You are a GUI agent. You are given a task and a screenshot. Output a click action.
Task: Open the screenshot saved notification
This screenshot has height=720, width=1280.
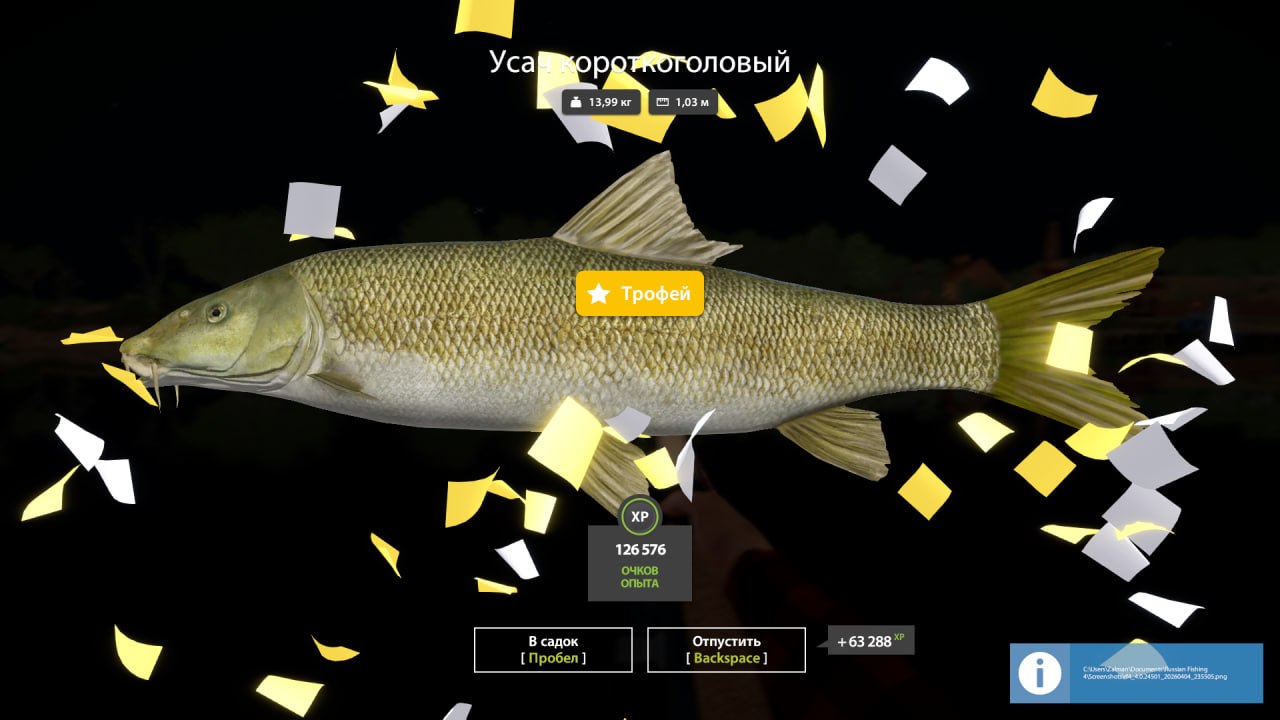[x=1136, y=673]
